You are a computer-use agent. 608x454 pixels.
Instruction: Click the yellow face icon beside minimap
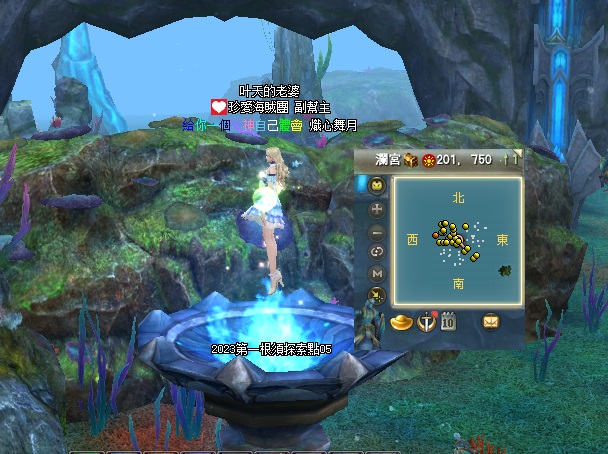[x=376, y=186]
